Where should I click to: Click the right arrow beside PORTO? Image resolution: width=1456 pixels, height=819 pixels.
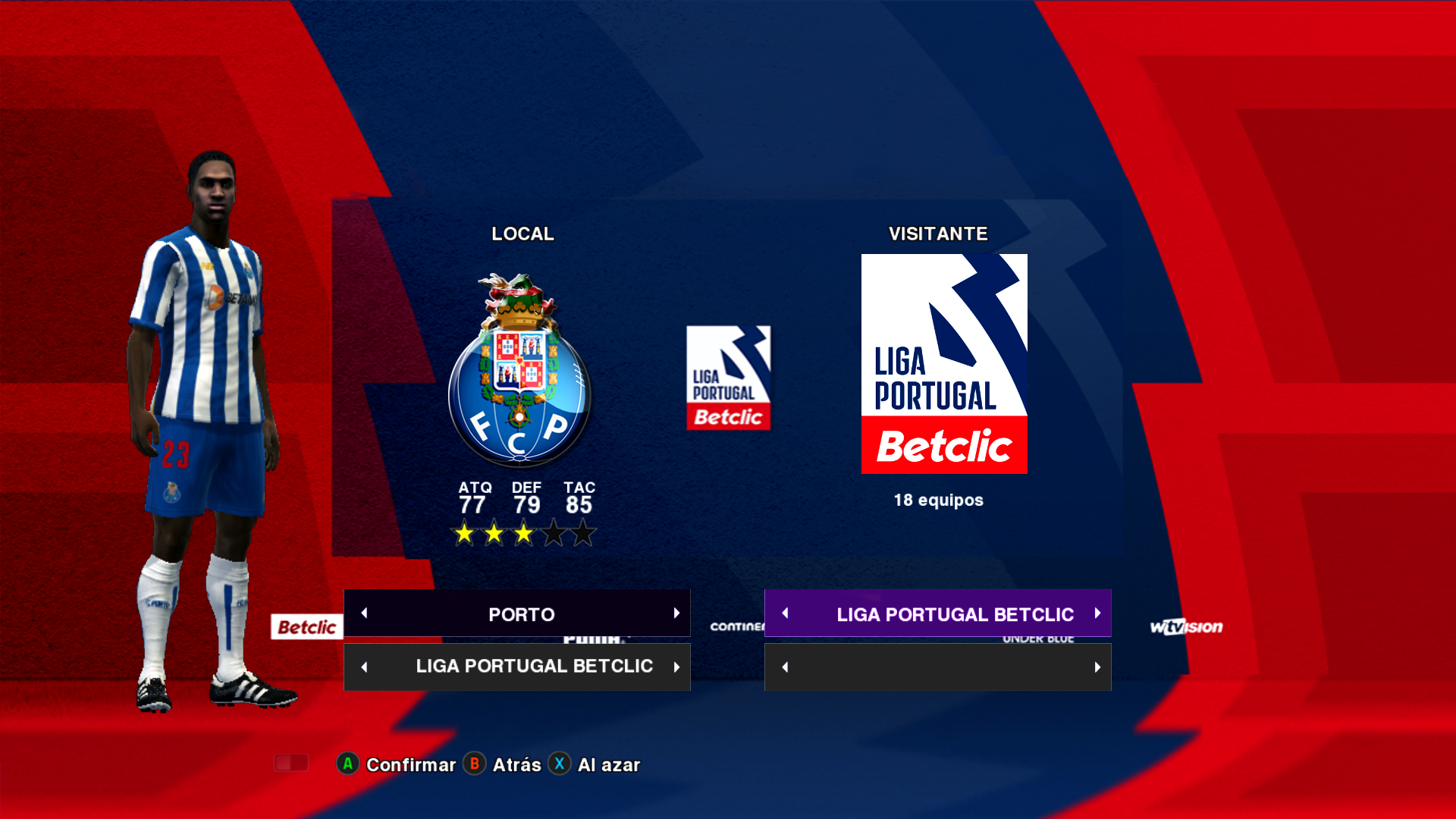676,613
